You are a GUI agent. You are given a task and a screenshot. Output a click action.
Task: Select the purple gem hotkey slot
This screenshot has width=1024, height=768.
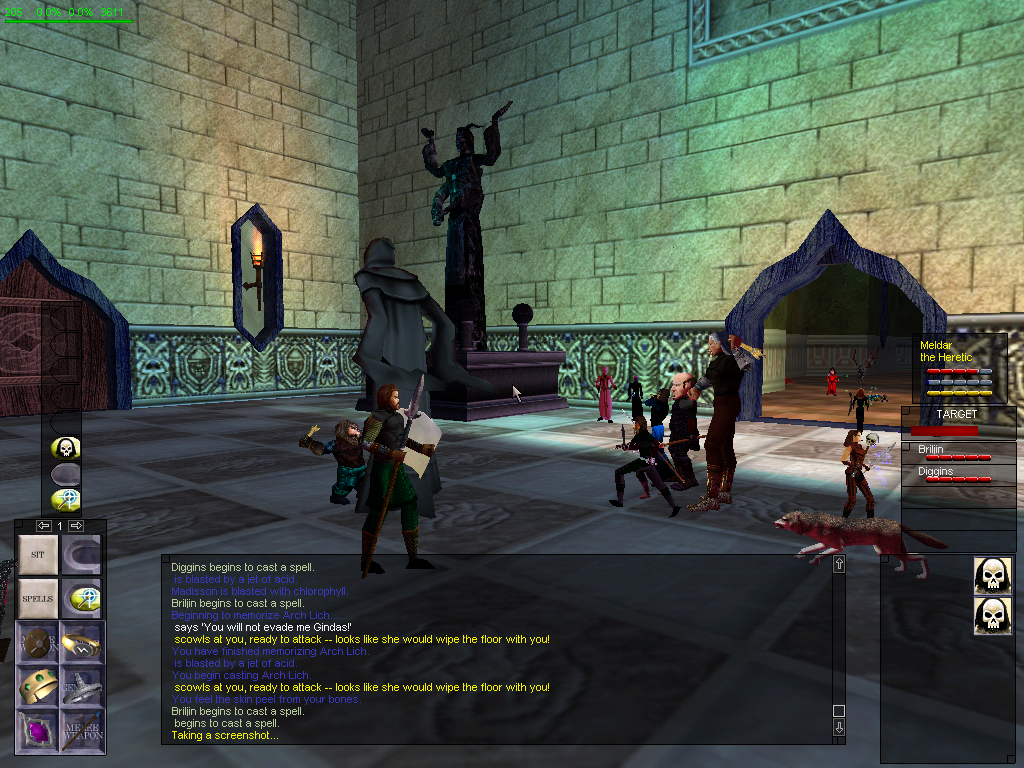tap(38, 730)
